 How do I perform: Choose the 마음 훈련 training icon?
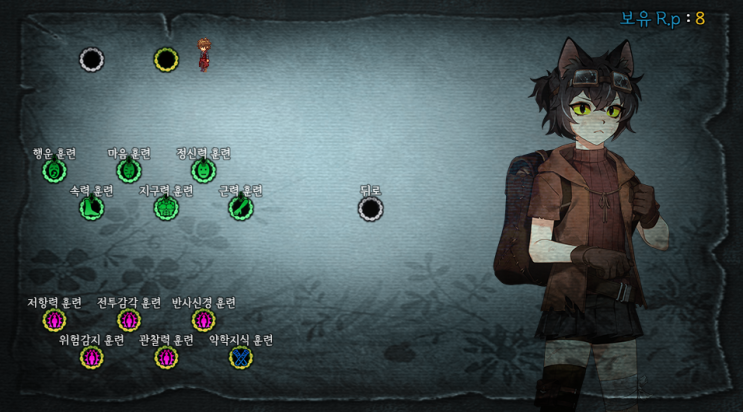(129, 171)
